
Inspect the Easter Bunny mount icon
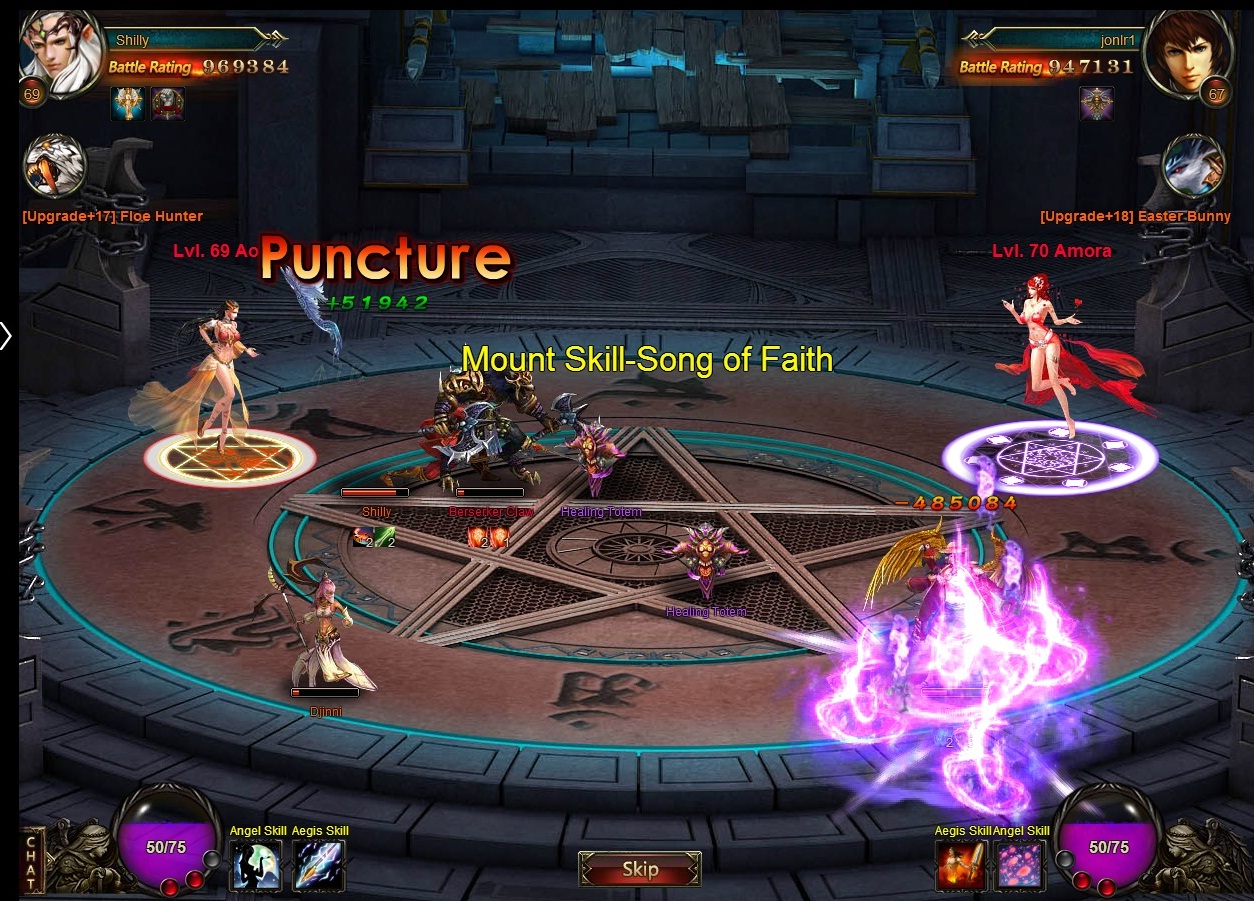1193,167
